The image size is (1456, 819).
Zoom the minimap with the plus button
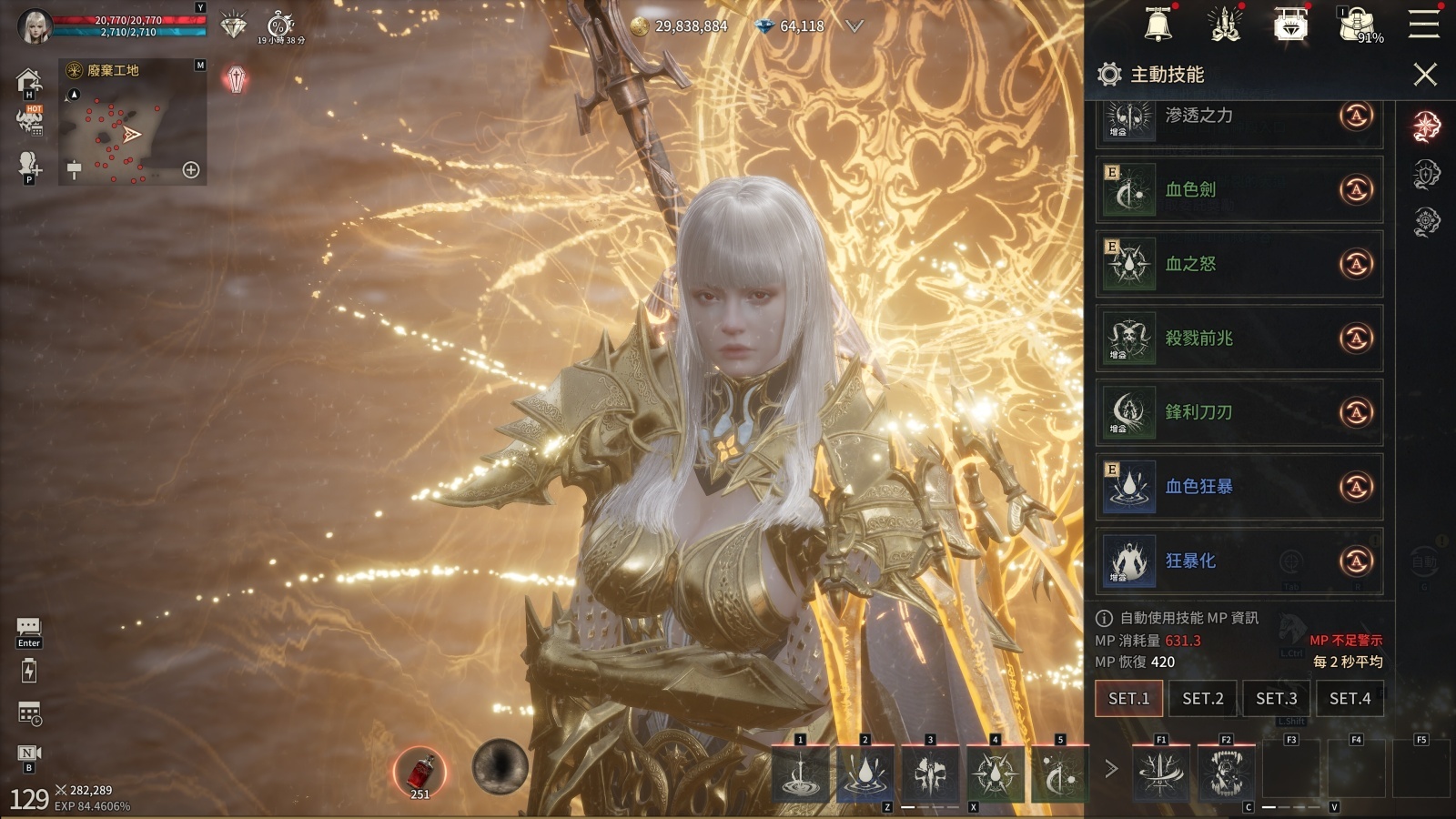[x=191, y=170]
